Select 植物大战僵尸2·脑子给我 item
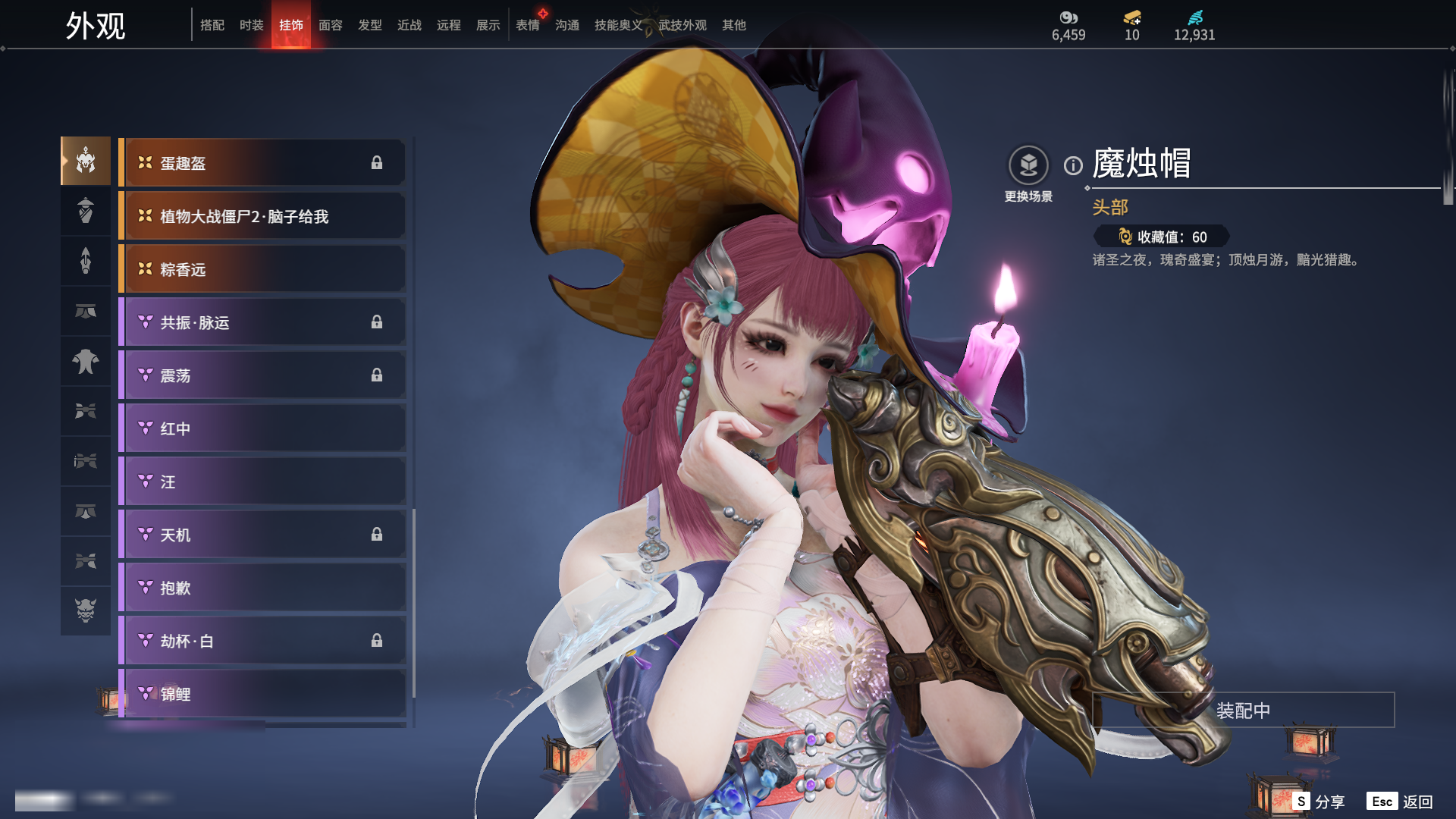The height and width of the screenshot is (819, 1456). [x=262, y=216]
